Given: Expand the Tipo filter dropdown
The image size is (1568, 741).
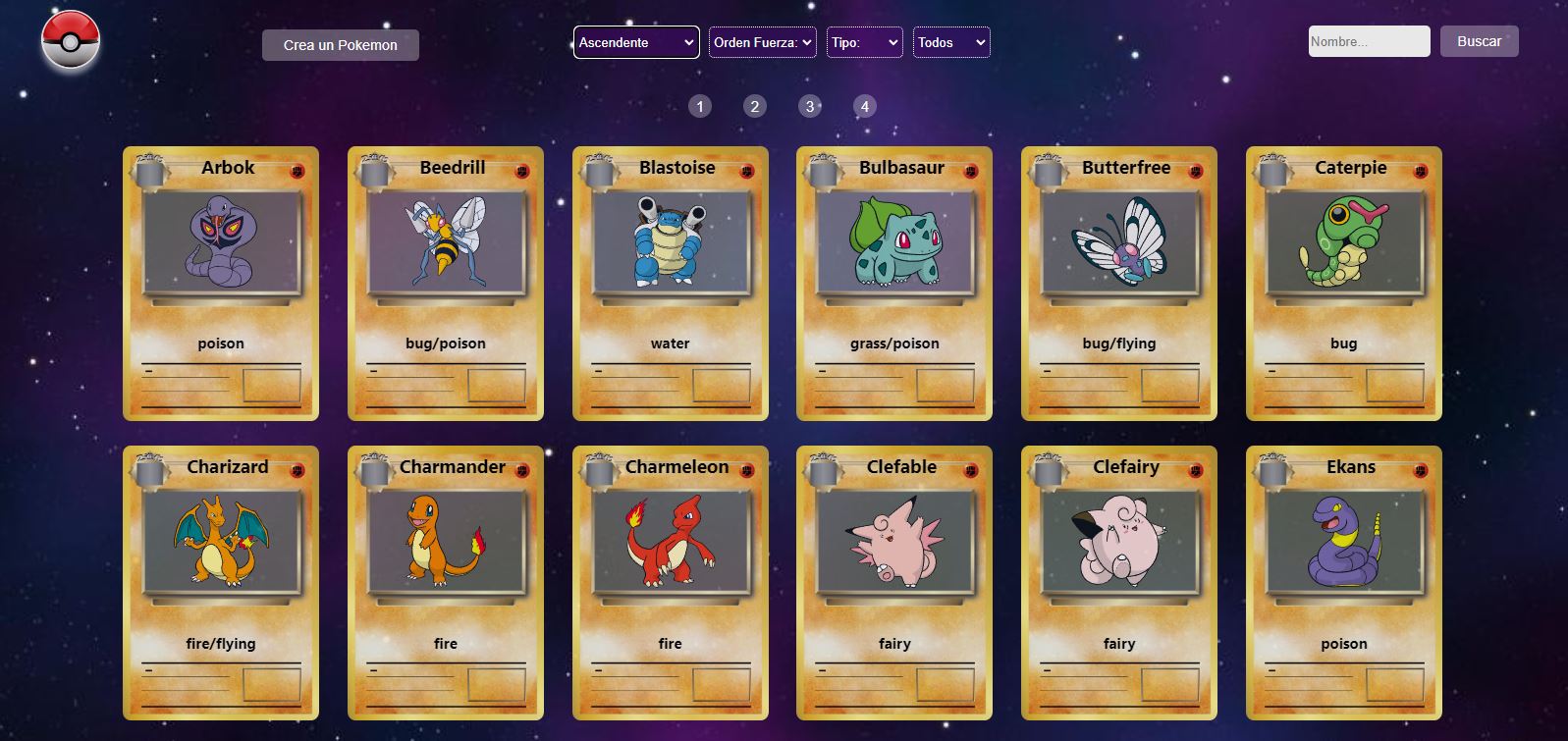Looking at the screenshot, I should pos(864,42).
